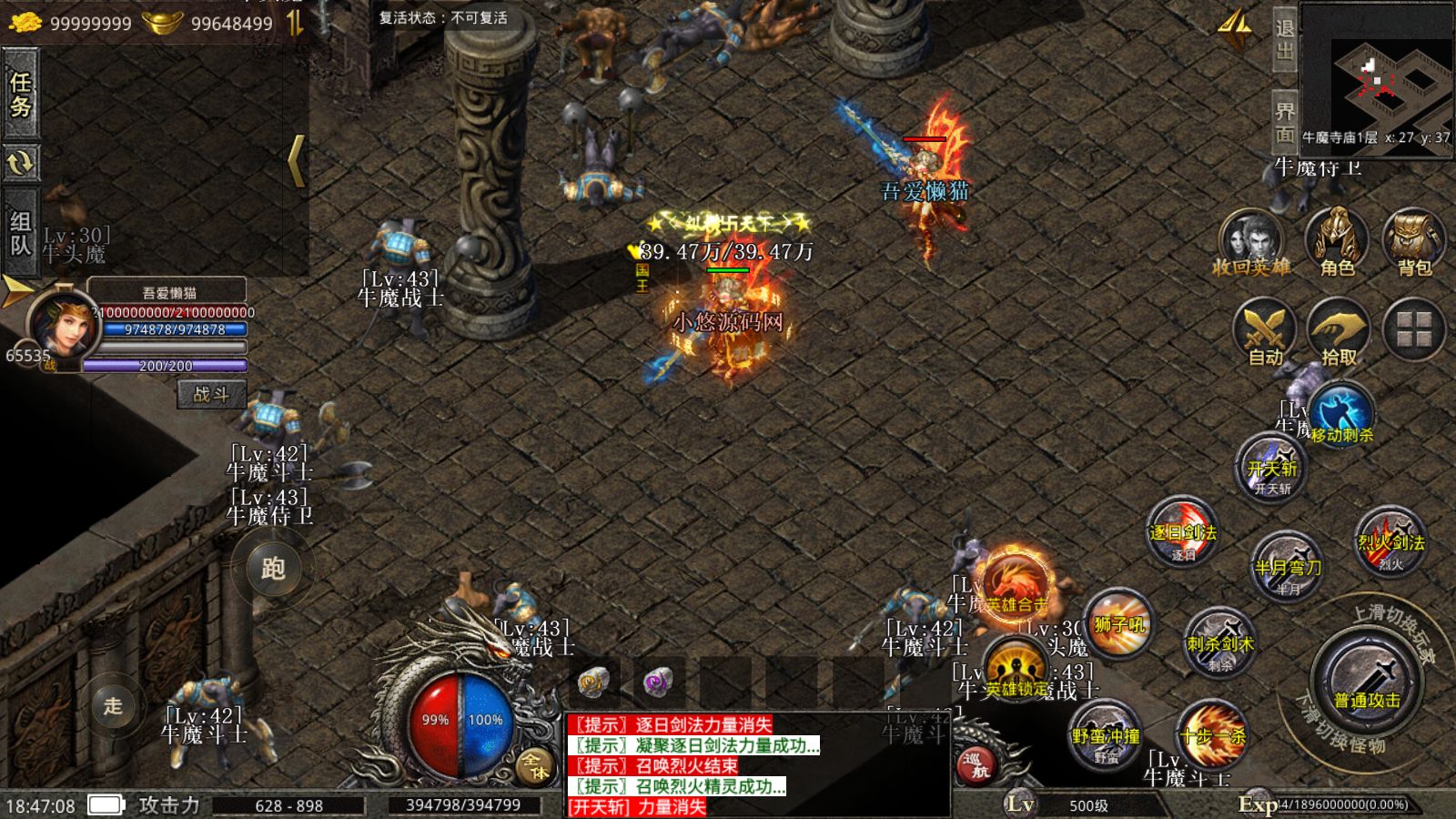This screenshot has width=1456, height=819.
Task: Collapse the left side panel arrow
Action: pyautogui.click(x=296, y=161)
